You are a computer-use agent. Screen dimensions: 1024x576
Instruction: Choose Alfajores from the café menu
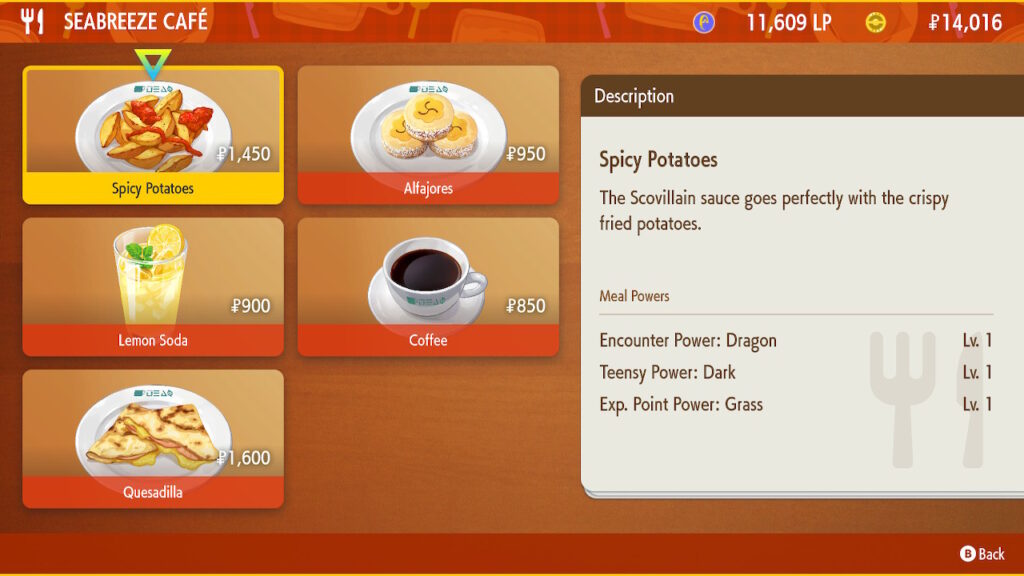click(x=428, y=135)
